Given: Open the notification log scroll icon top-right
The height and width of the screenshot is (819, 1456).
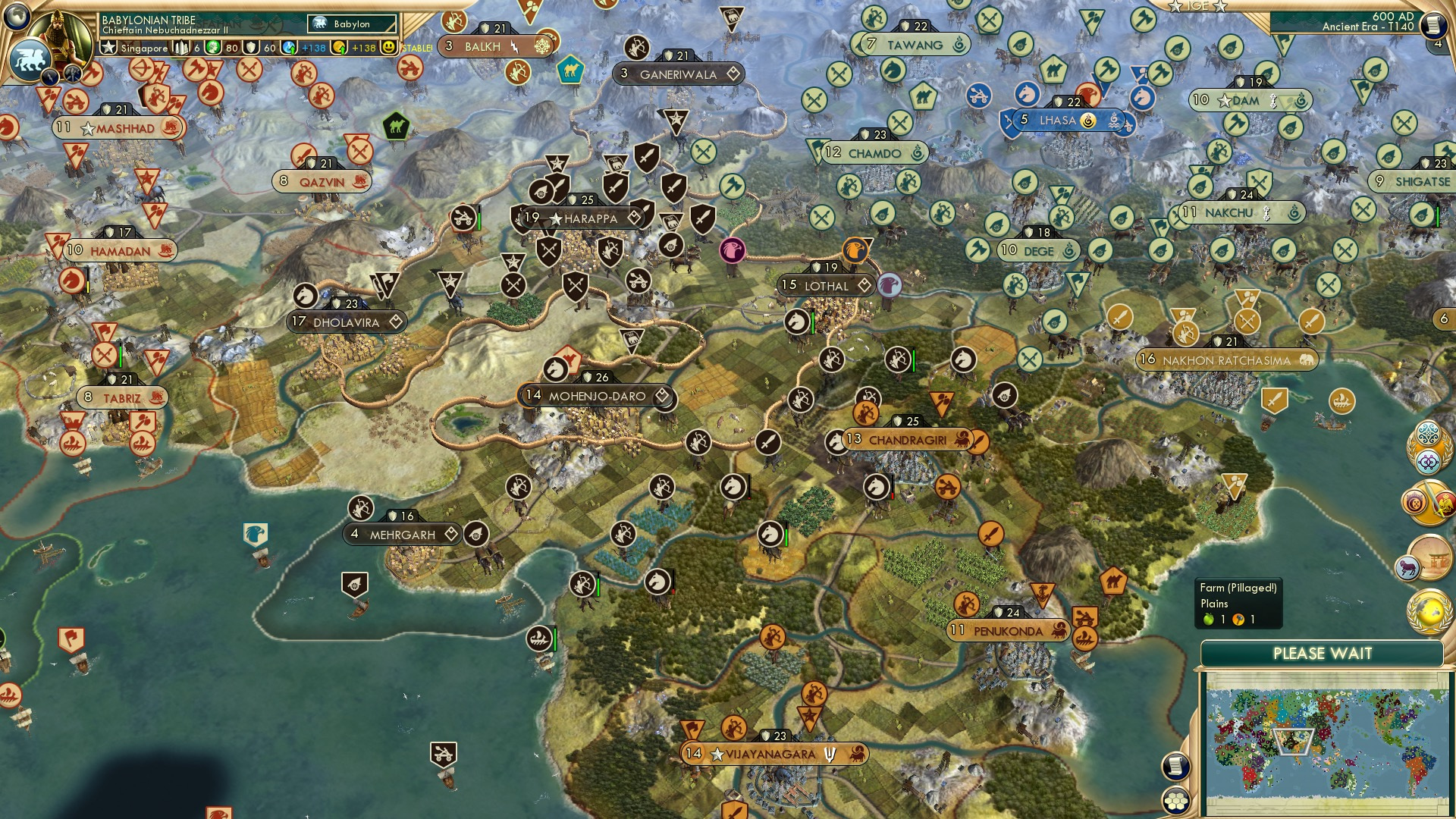Looking at the screenshot, I should click(1433, 25).
